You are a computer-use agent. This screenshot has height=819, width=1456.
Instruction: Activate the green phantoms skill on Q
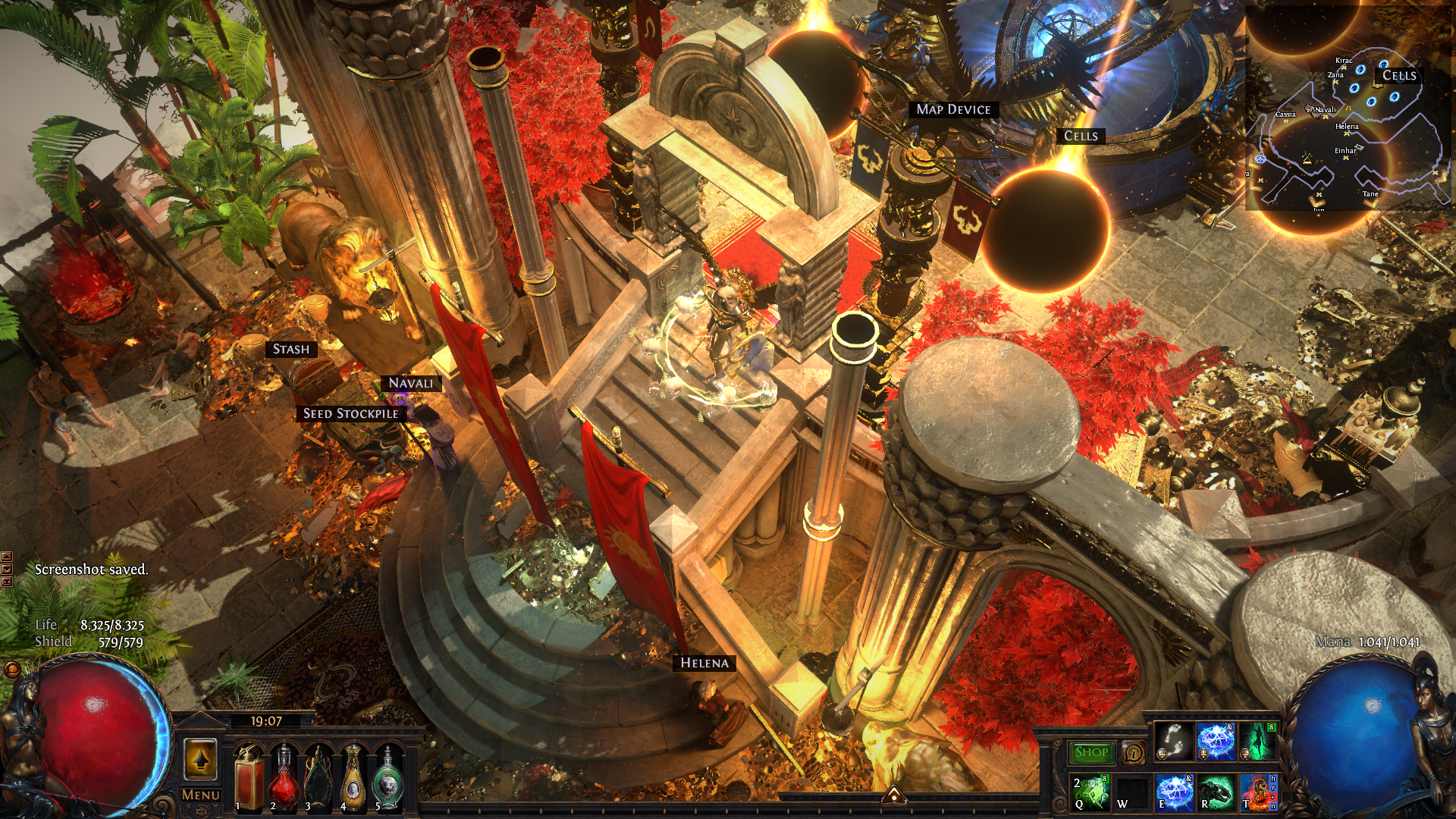click(1090, 792)
